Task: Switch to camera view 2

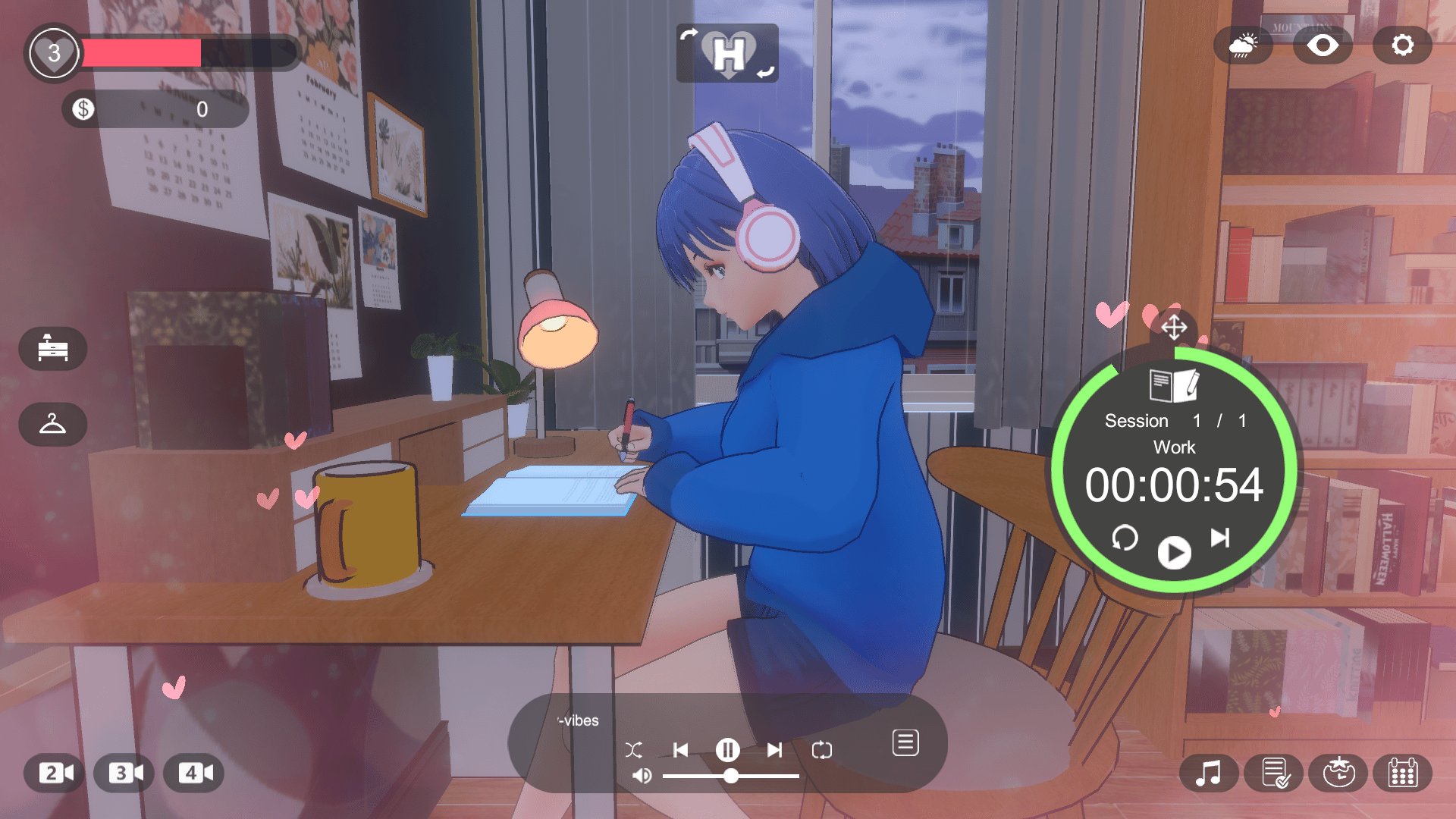Action: (x=52, y=773)
